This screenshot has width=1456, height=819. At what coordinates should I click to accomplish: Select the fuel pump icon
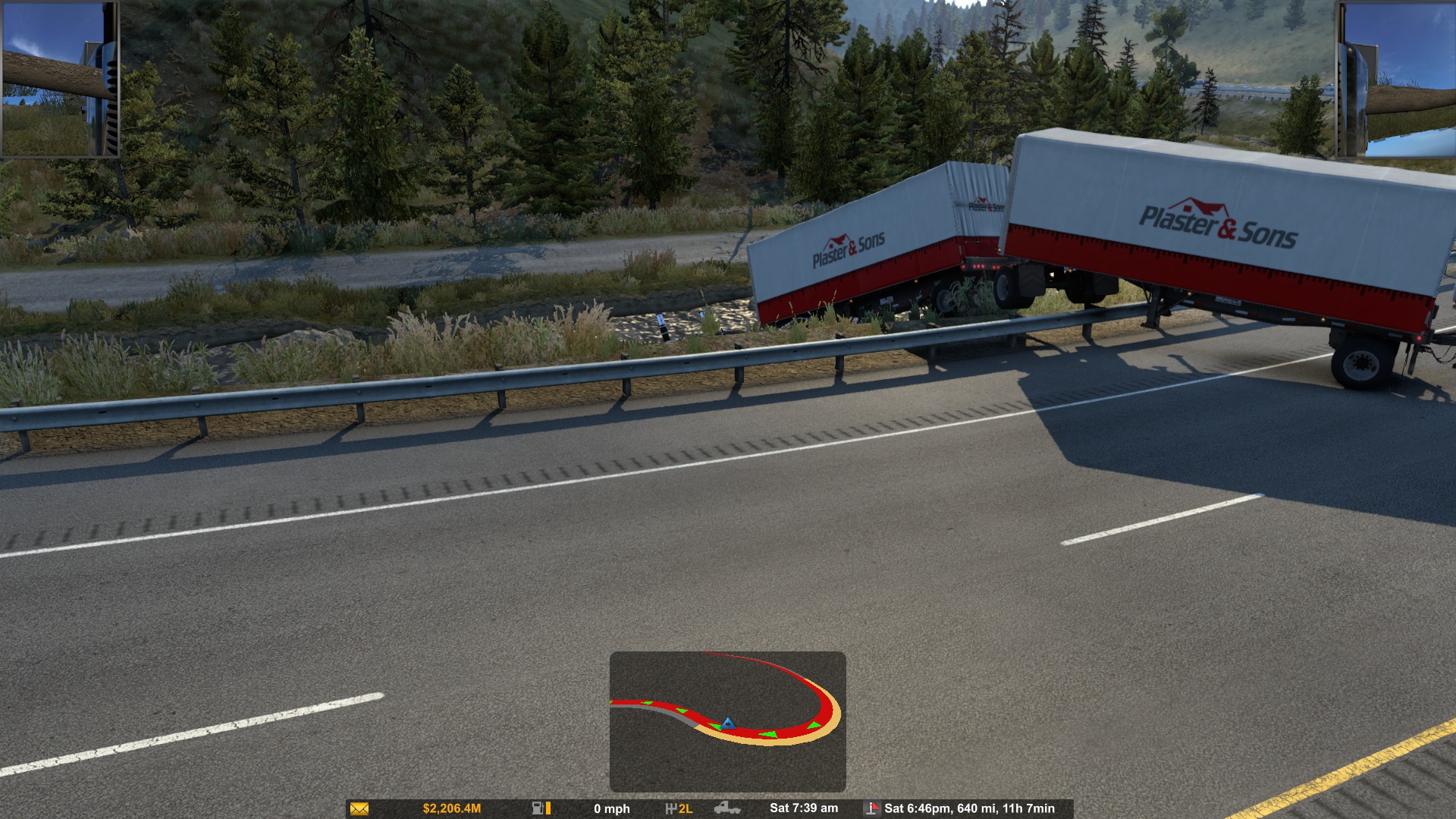[538, 808]
